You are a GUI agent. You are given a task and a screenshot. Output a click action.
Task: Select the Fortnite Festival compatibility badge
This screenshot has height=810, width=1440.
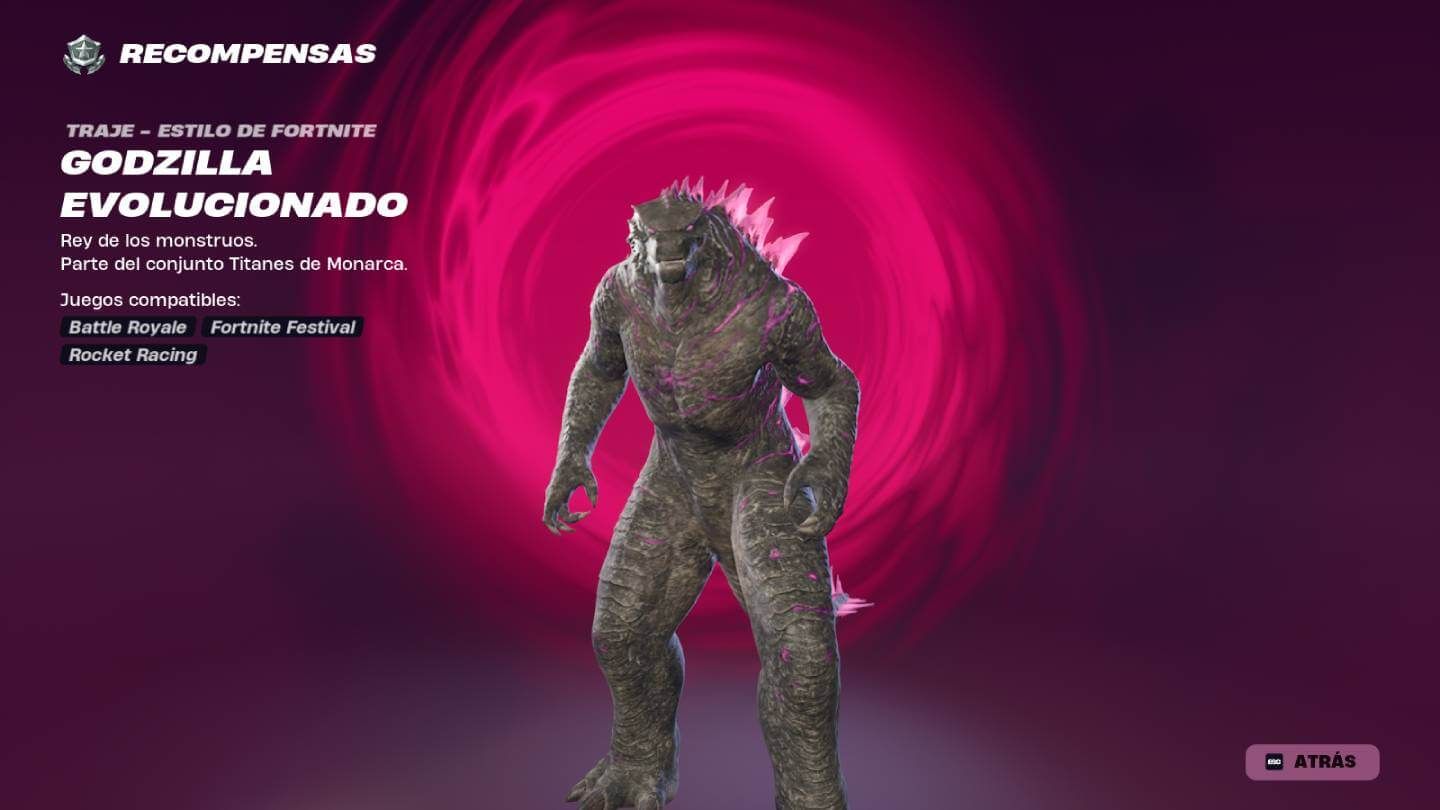click(281, 327)
